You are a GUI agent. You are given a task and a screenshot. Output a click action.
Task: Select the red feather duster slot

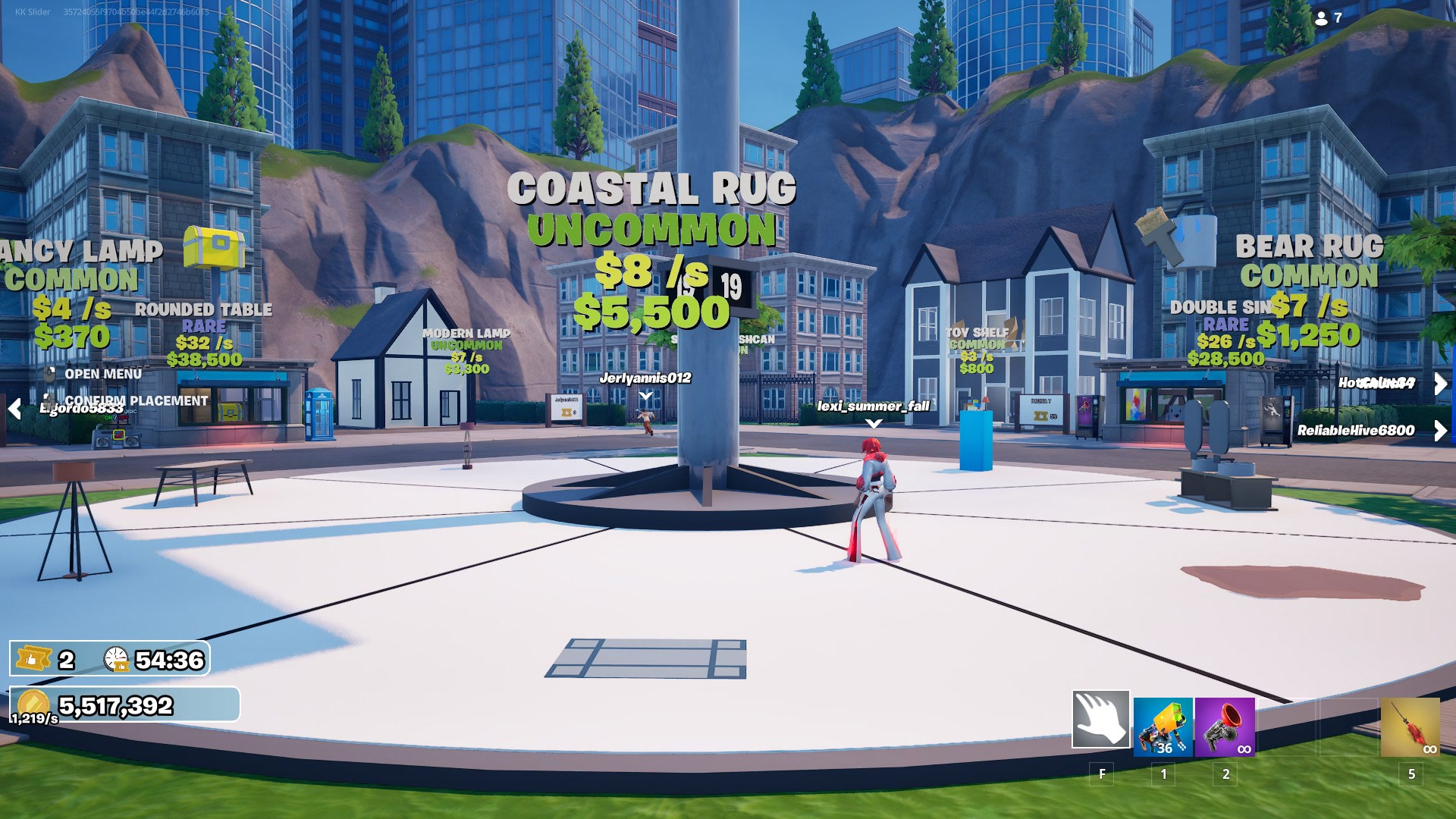[1410, 727]
